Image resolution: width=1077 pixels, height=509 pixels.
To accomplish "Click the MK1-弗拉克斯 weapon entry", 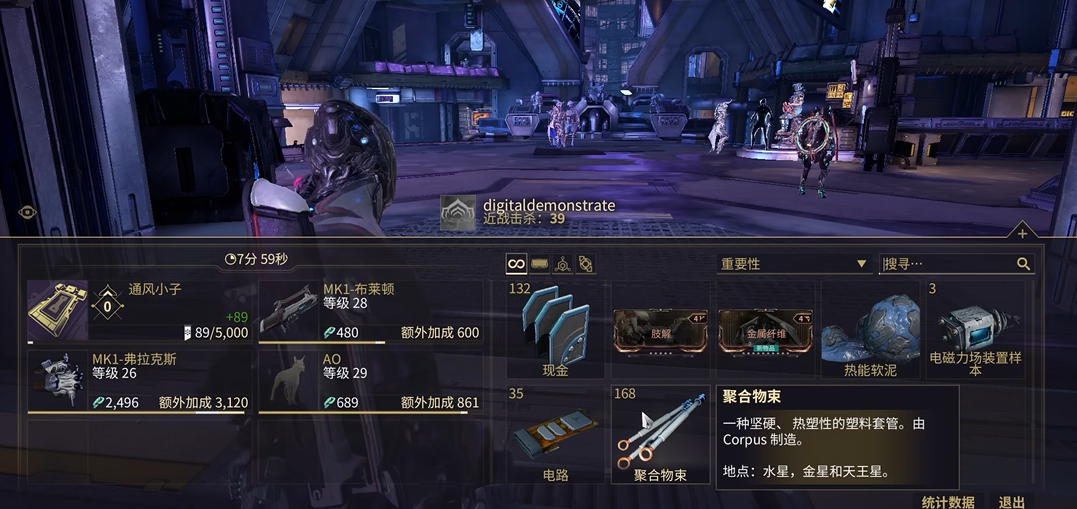I will pos(138,381).
